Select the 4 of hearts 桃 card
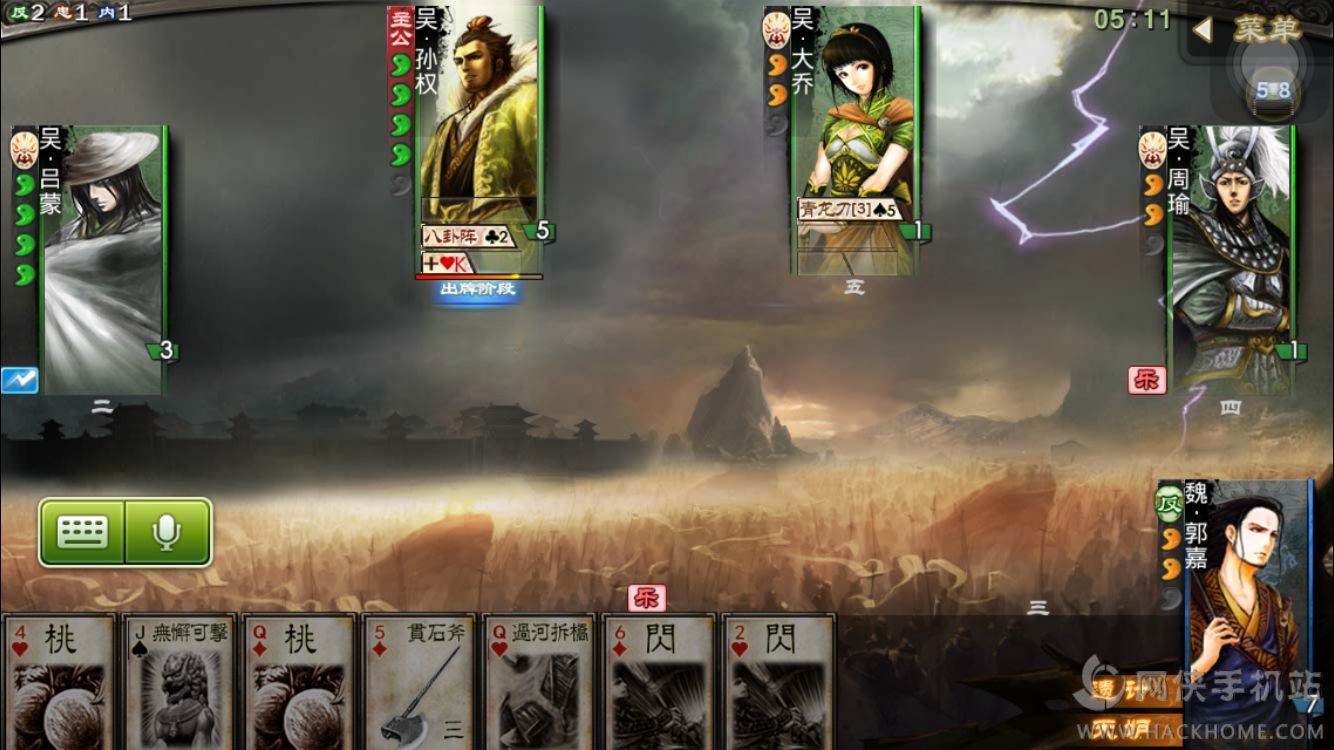The height and width of the screenshot is (750, 1334). [59, 682]
